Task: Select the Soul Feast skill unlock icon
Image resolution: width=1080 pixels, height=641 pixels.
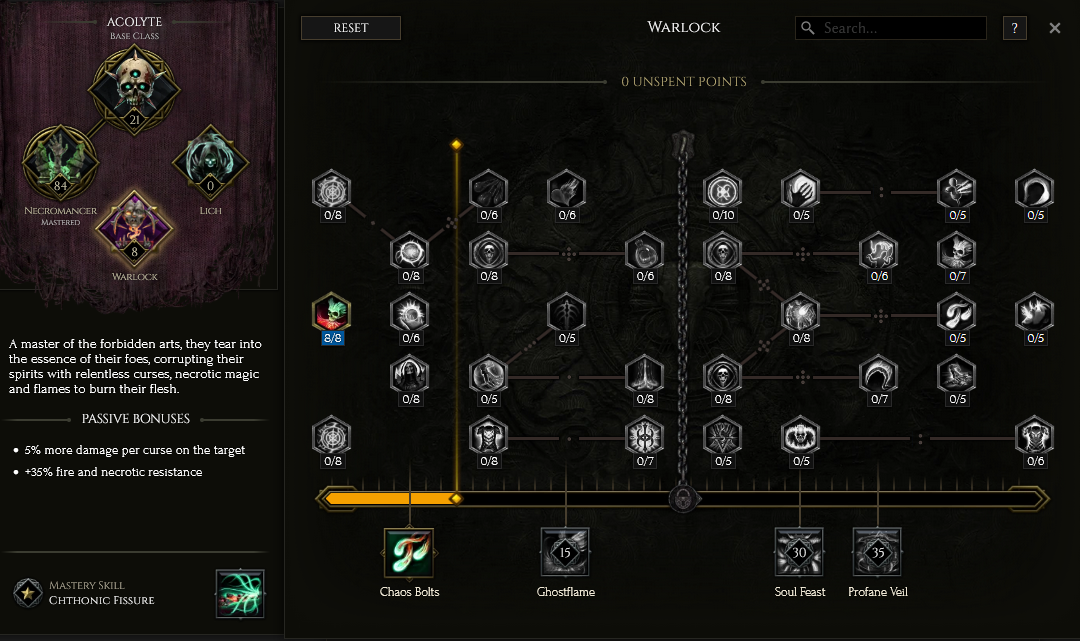Action: tap(799, 553)
